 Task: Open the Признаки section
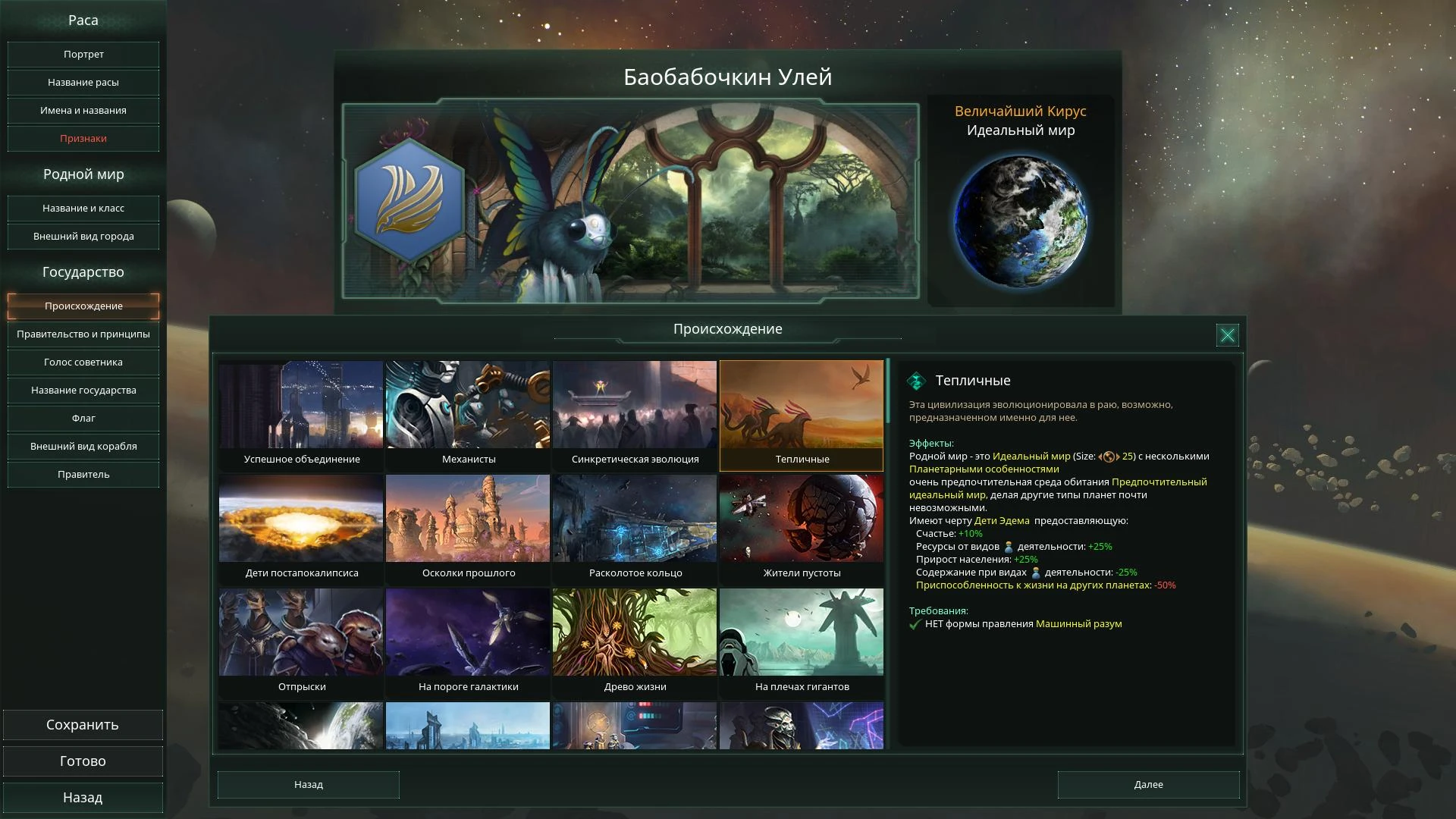83,139
